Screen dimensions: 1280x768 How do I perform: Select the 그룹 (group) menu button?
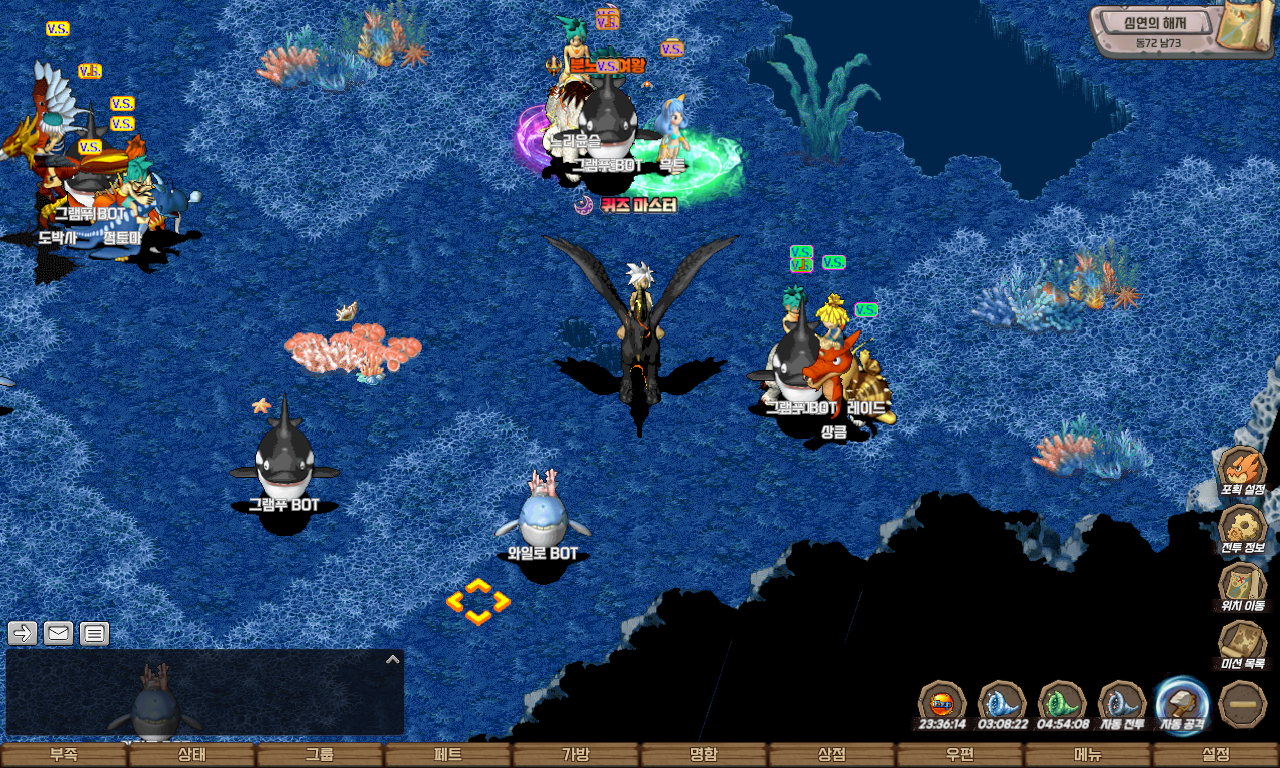point(320,755)
